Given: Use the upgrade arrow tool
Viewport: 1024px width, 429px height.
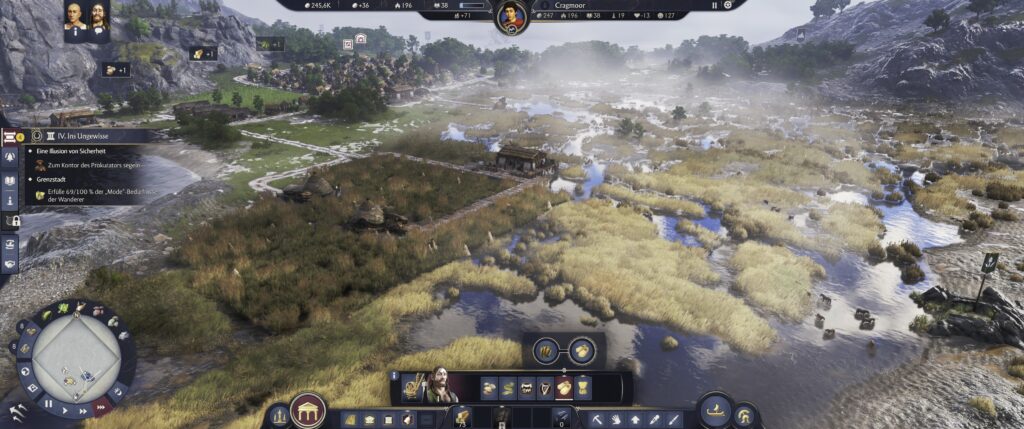Looking at the screenshot, I should [x=635, y=419].
